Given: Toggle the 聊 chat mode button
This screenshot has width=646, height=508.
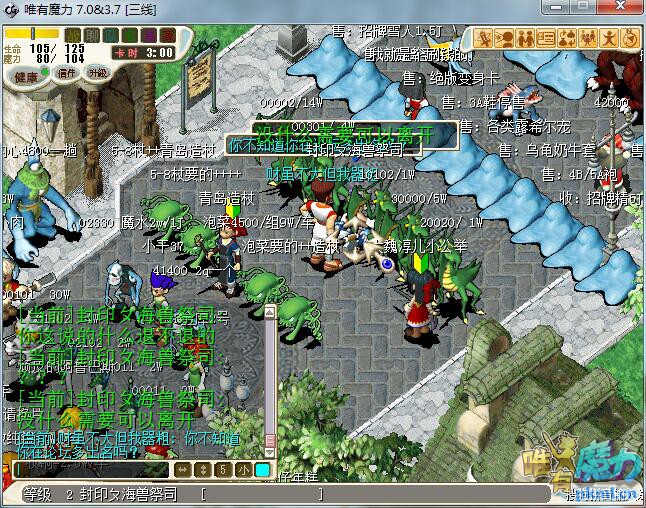Looking at the screenshot, I should (90, 35).
